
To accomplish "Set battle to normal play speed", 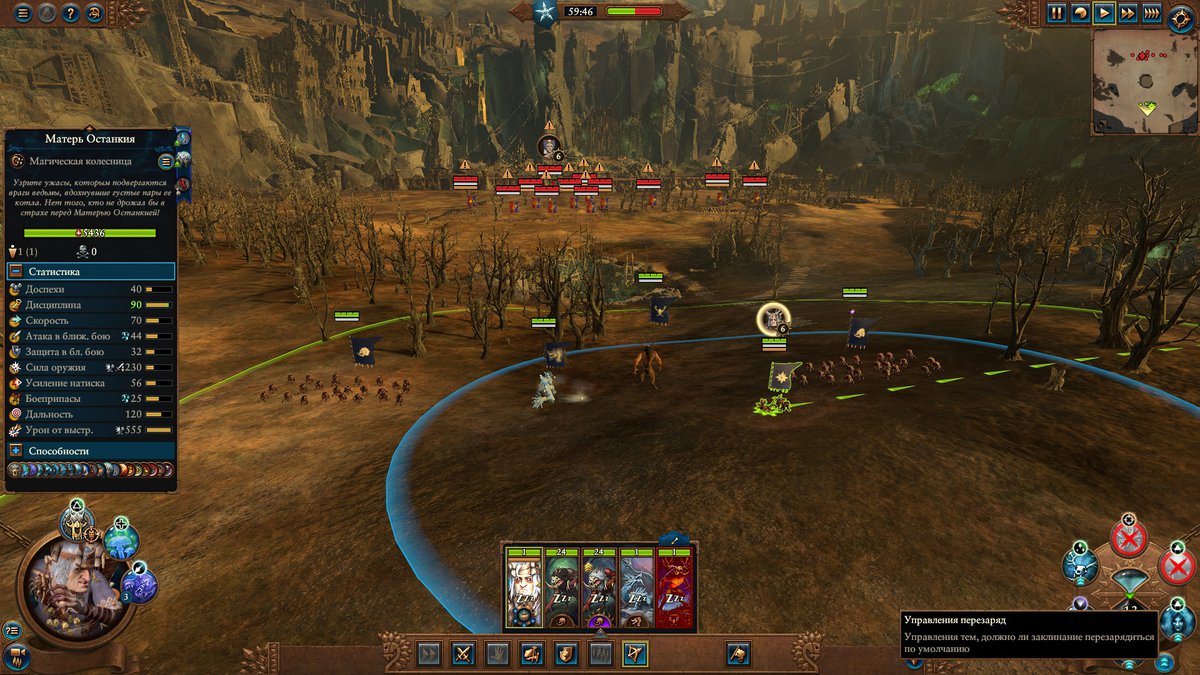I will point(1104,13).
